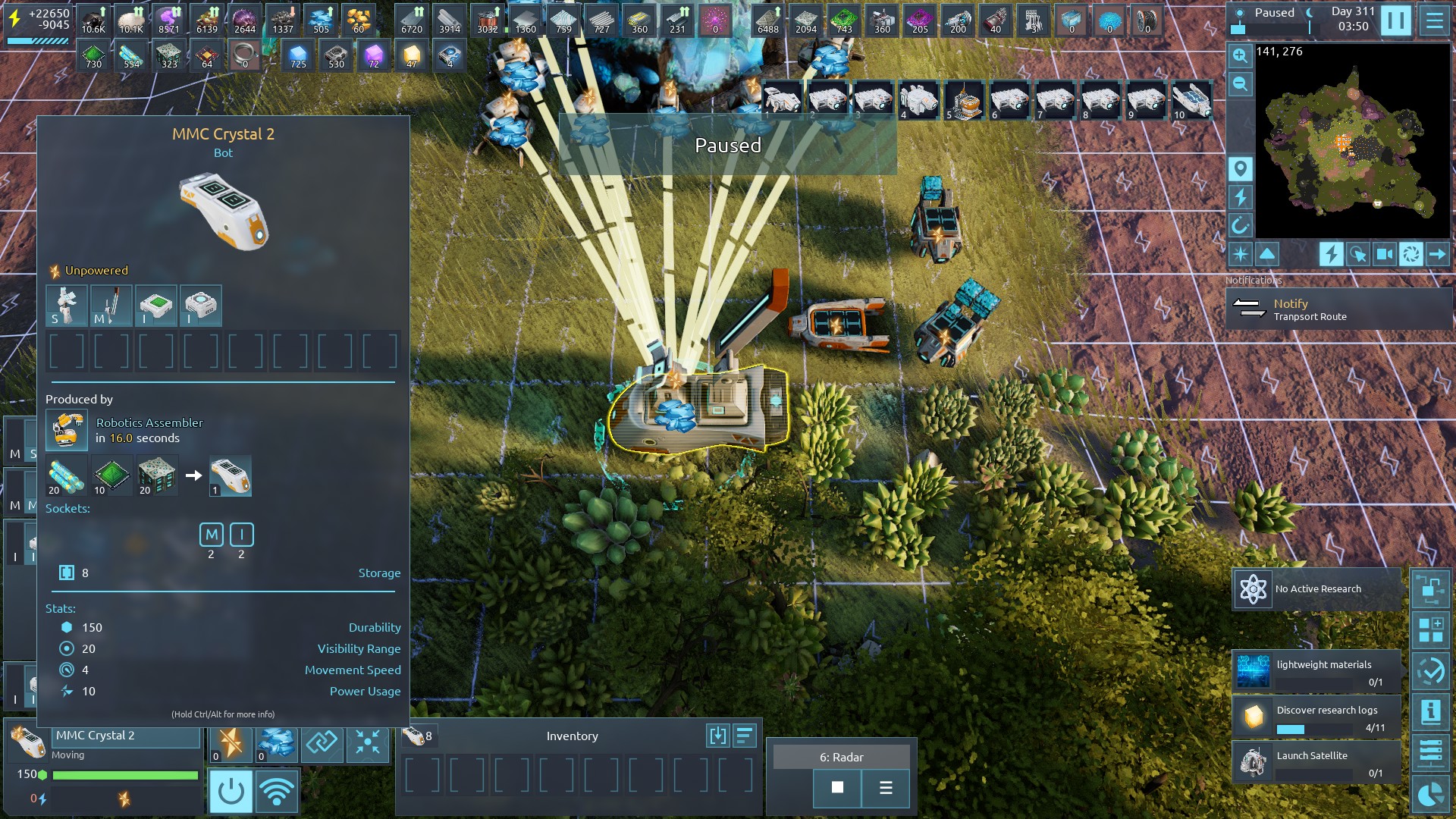Toggle the unit's power button
The width and height of the screenshot is (1456, 819).
(231, 792)
